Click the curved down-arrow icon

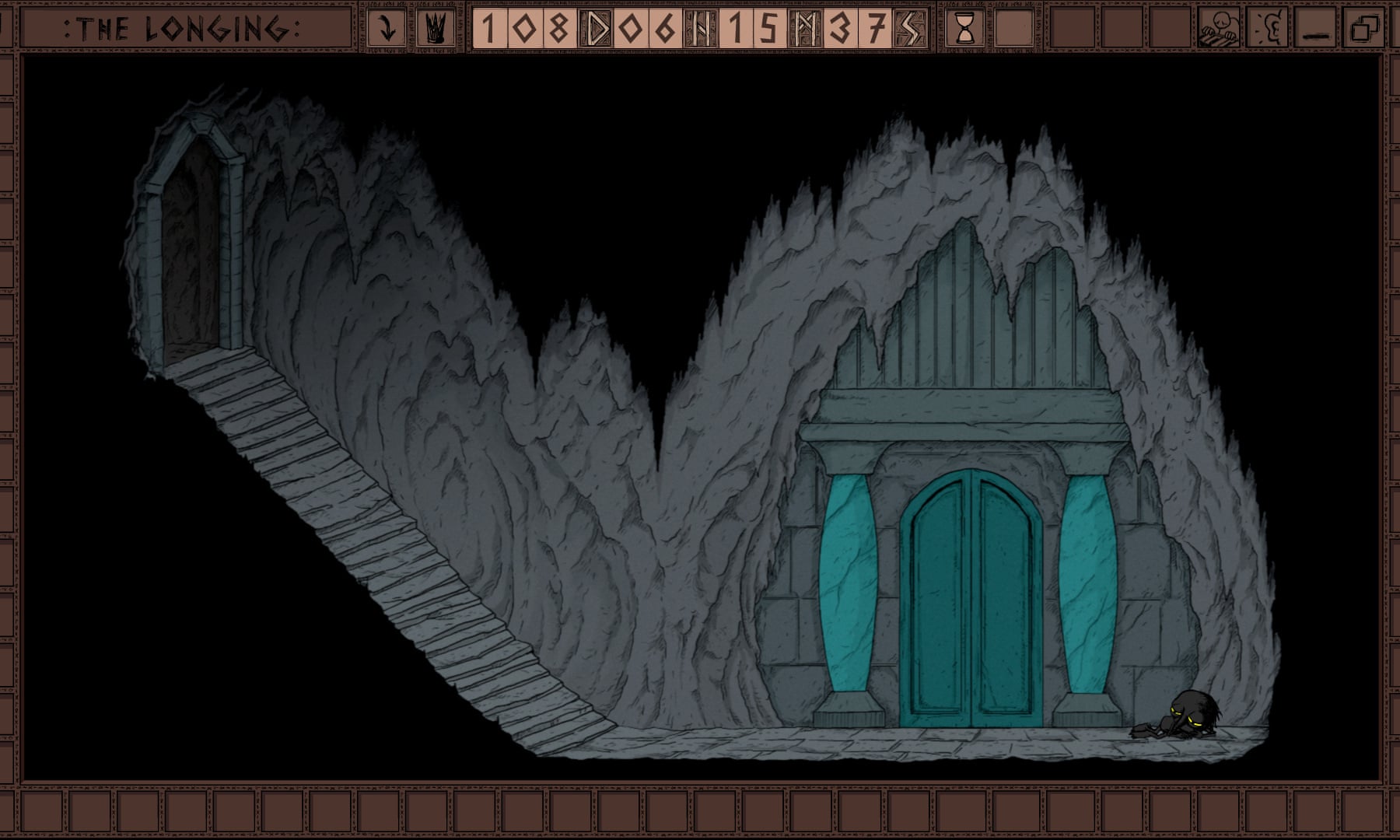(x=387, y=30)
